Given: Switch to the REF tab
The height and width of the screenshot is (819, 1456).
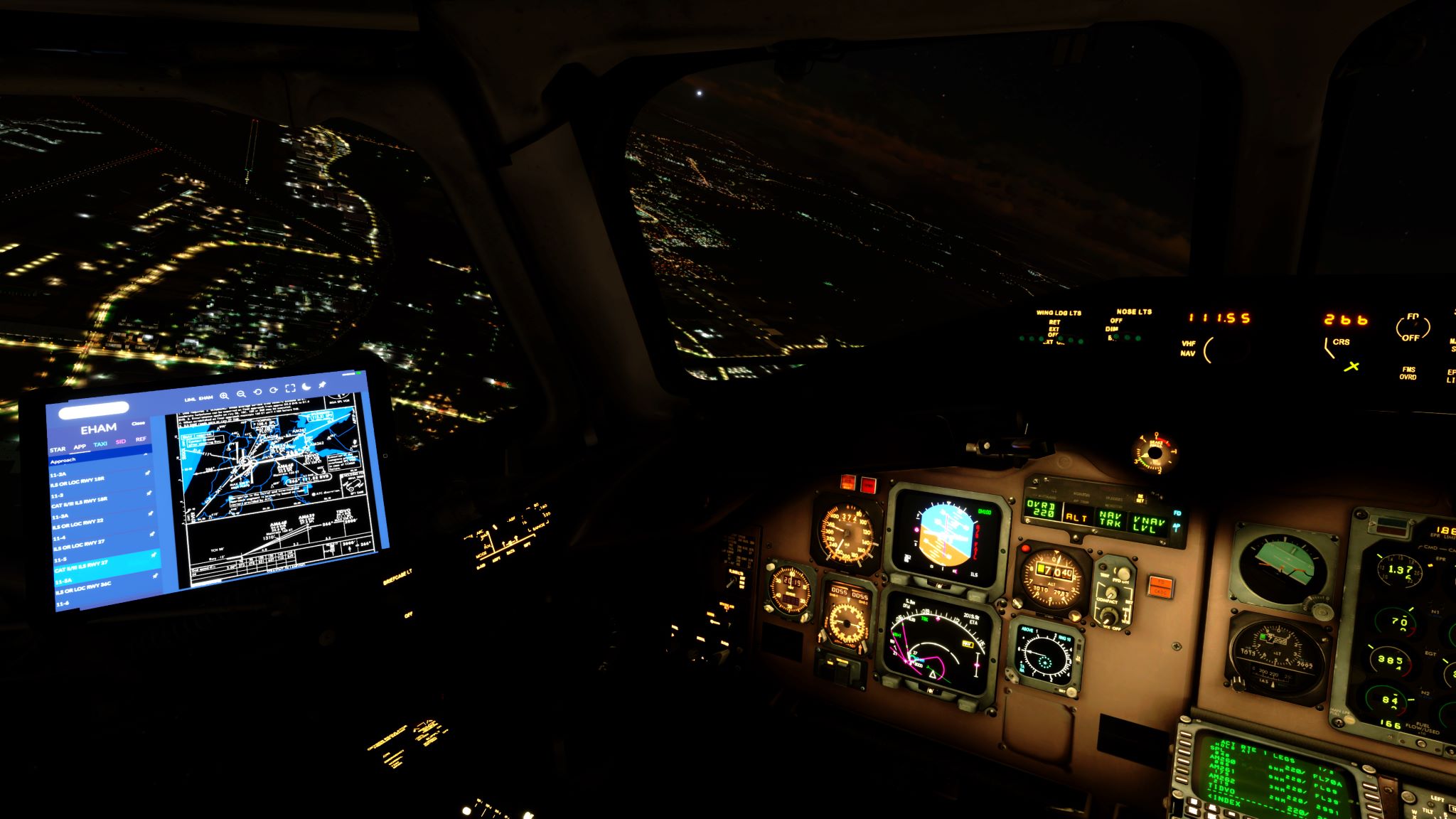Looking at the screenshot, I should [x=141, y=439].
